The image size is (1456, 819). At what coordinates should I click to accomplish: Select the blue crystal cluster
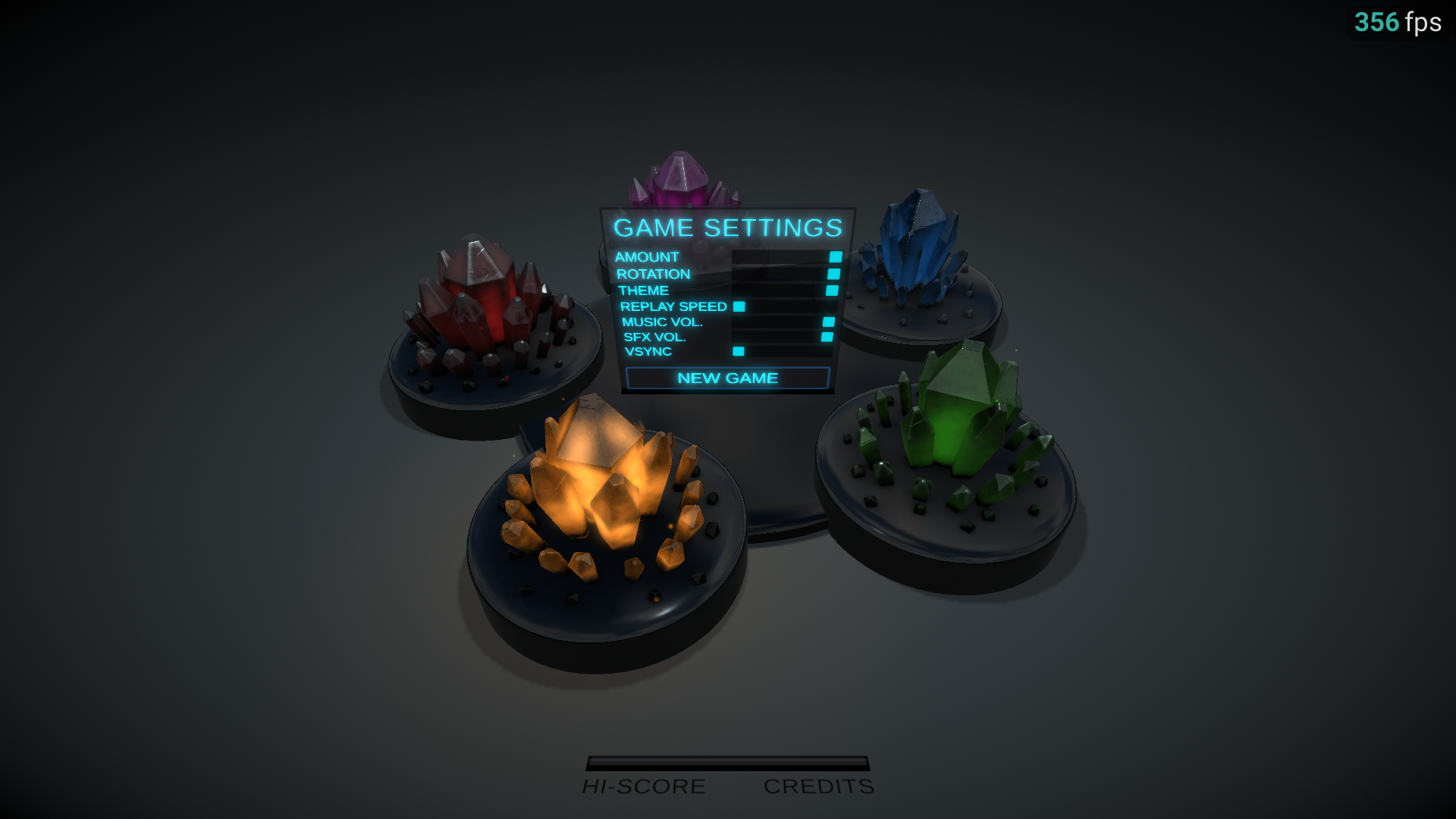(x=910, y=243)
